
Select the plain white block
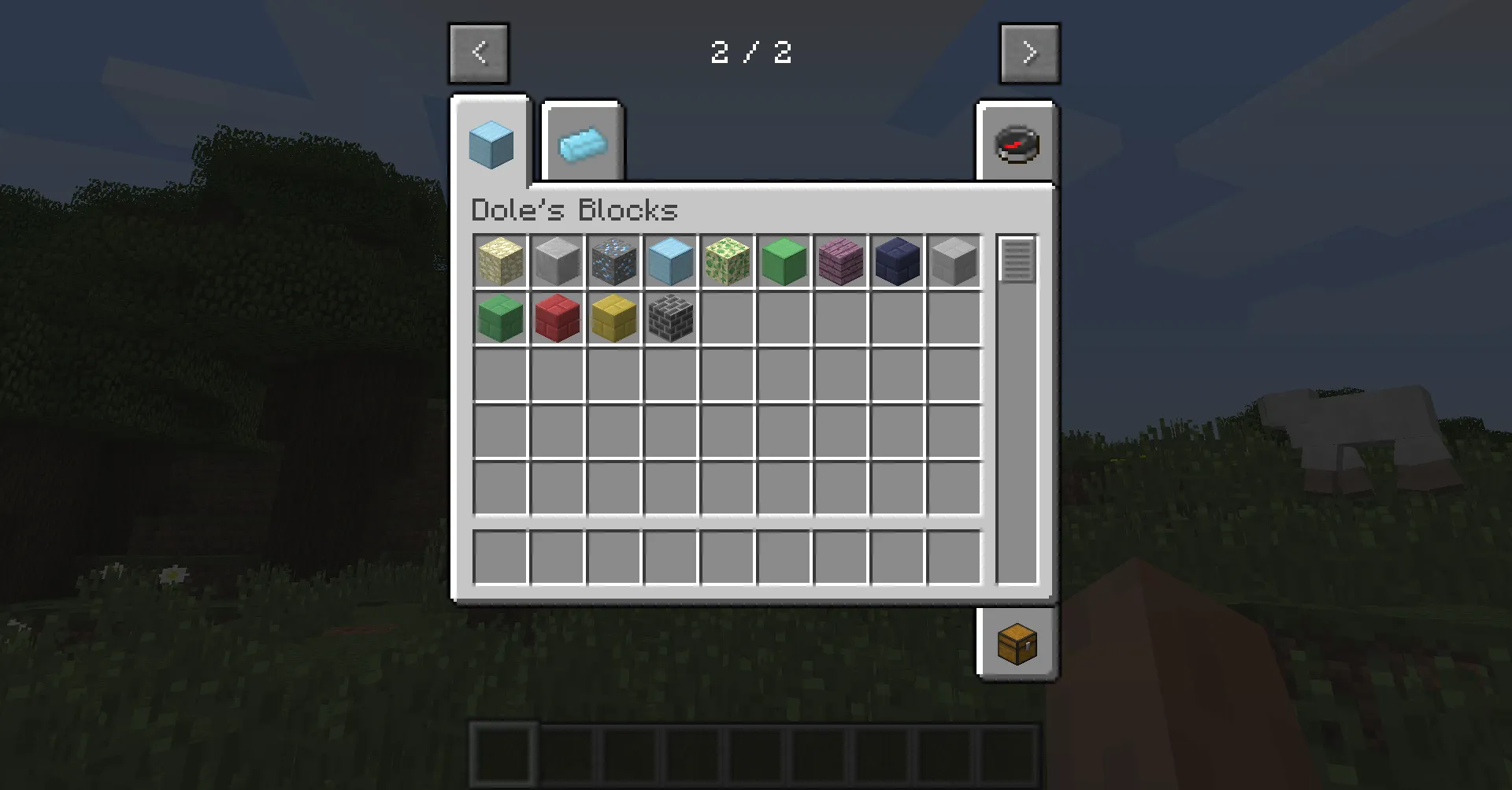pos(557,261)
